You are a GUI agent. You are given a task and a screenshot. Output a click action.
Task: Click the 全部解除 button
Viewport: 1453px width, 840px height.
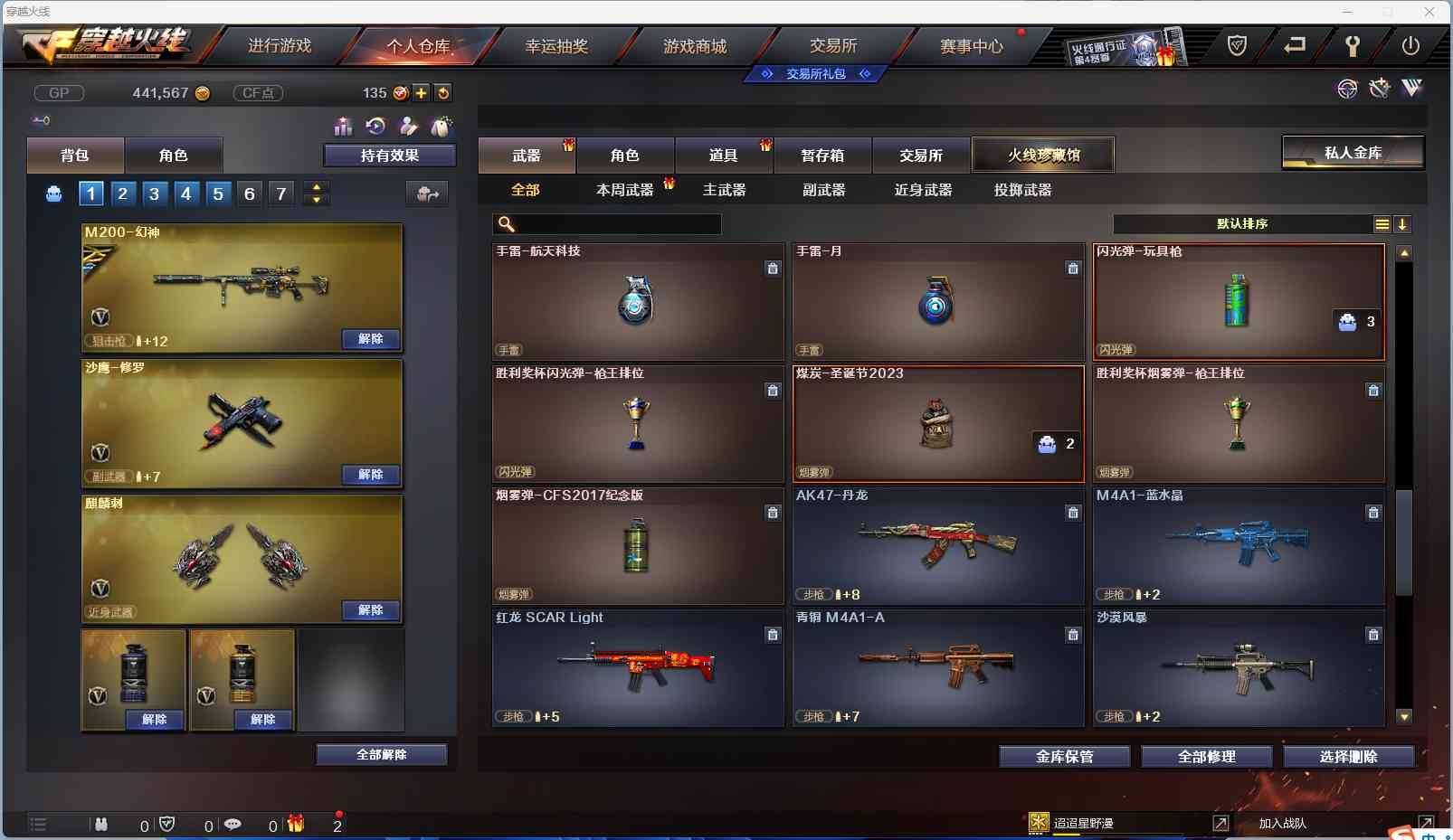pos(382,753)
